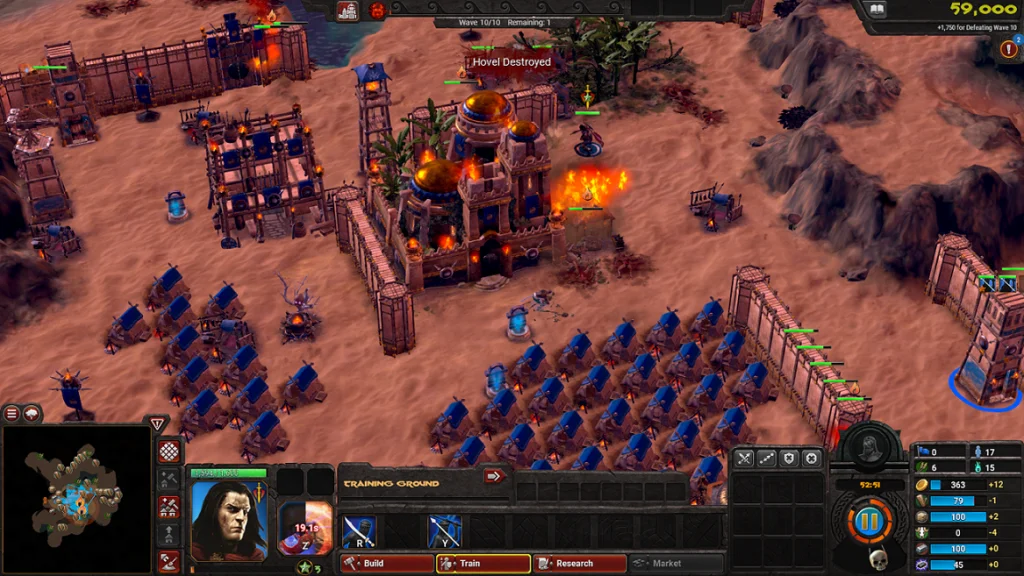Click the X cancel command button
The image size is (1024, 576).
pyautogui.click(x=812, y=459)
